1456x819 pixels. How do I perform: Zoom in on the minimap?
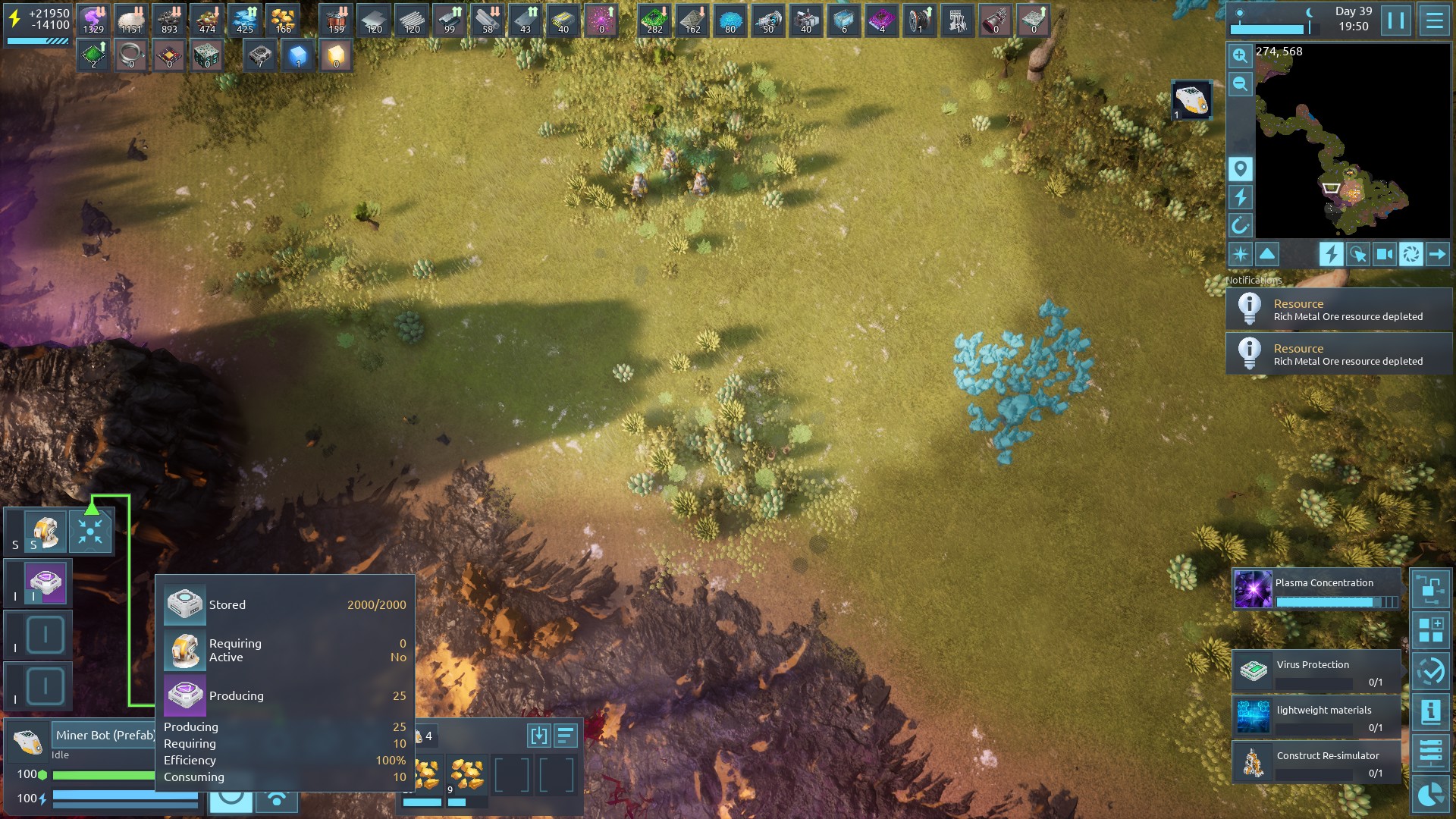click(x=1240, y=55)
